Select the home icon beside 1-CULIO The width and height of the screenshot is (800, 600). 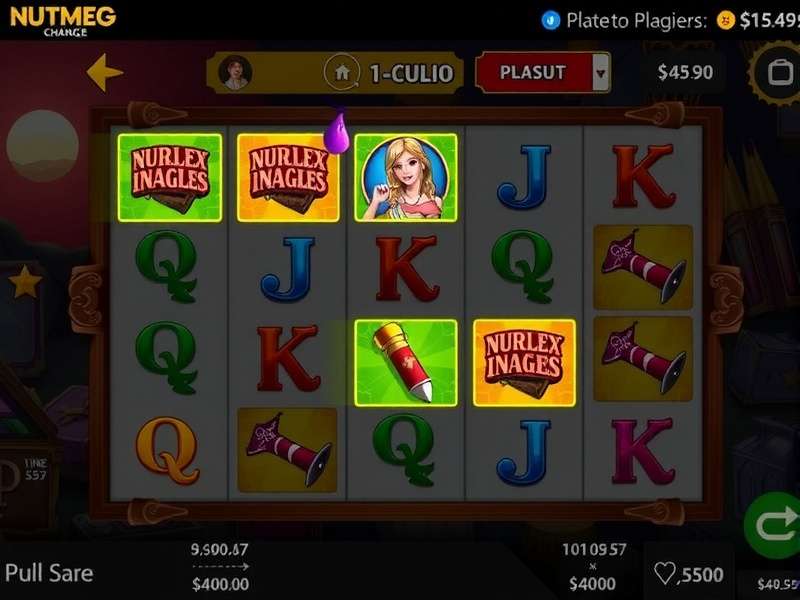(x=341, y=72)
